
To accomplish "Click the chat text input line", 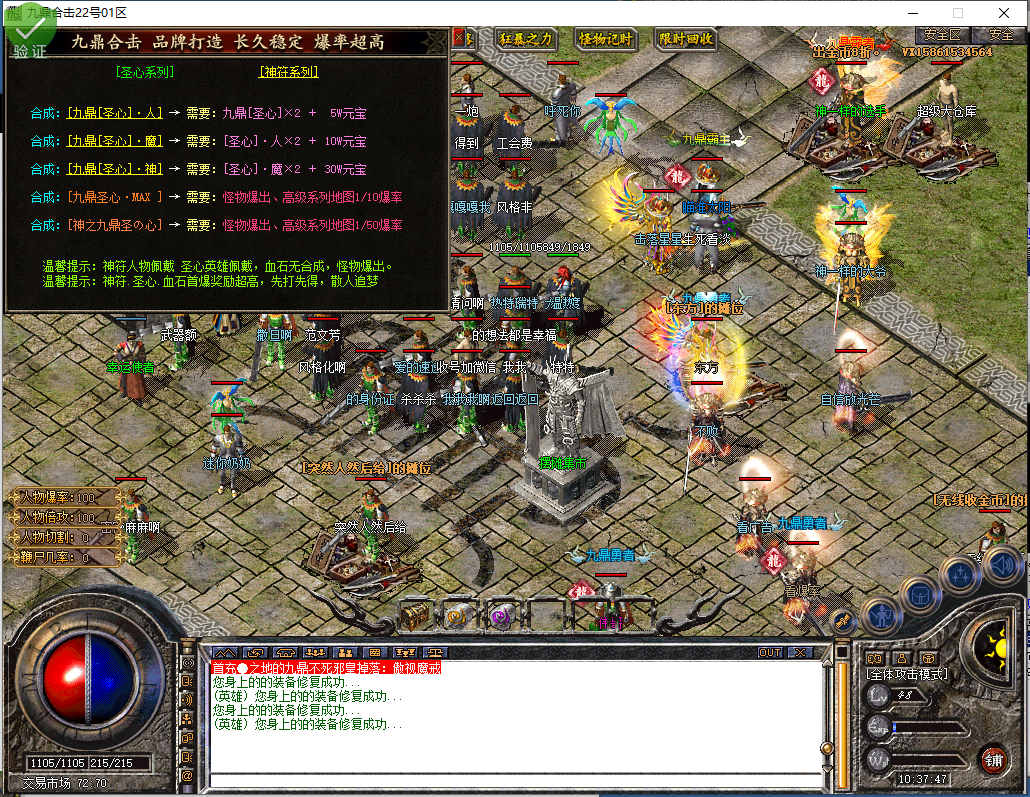I will coord(514,780).
